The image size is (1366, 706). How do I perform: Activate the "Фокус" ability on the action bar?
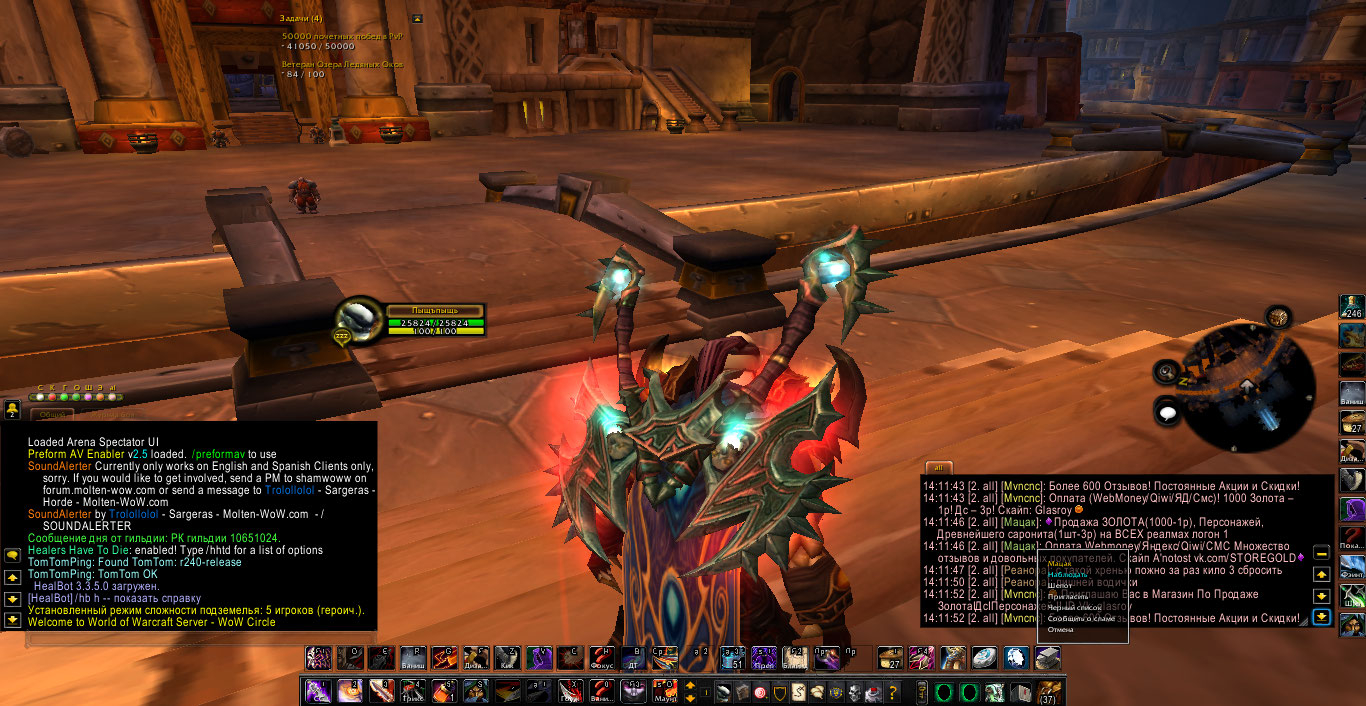[x=602, y=657]
